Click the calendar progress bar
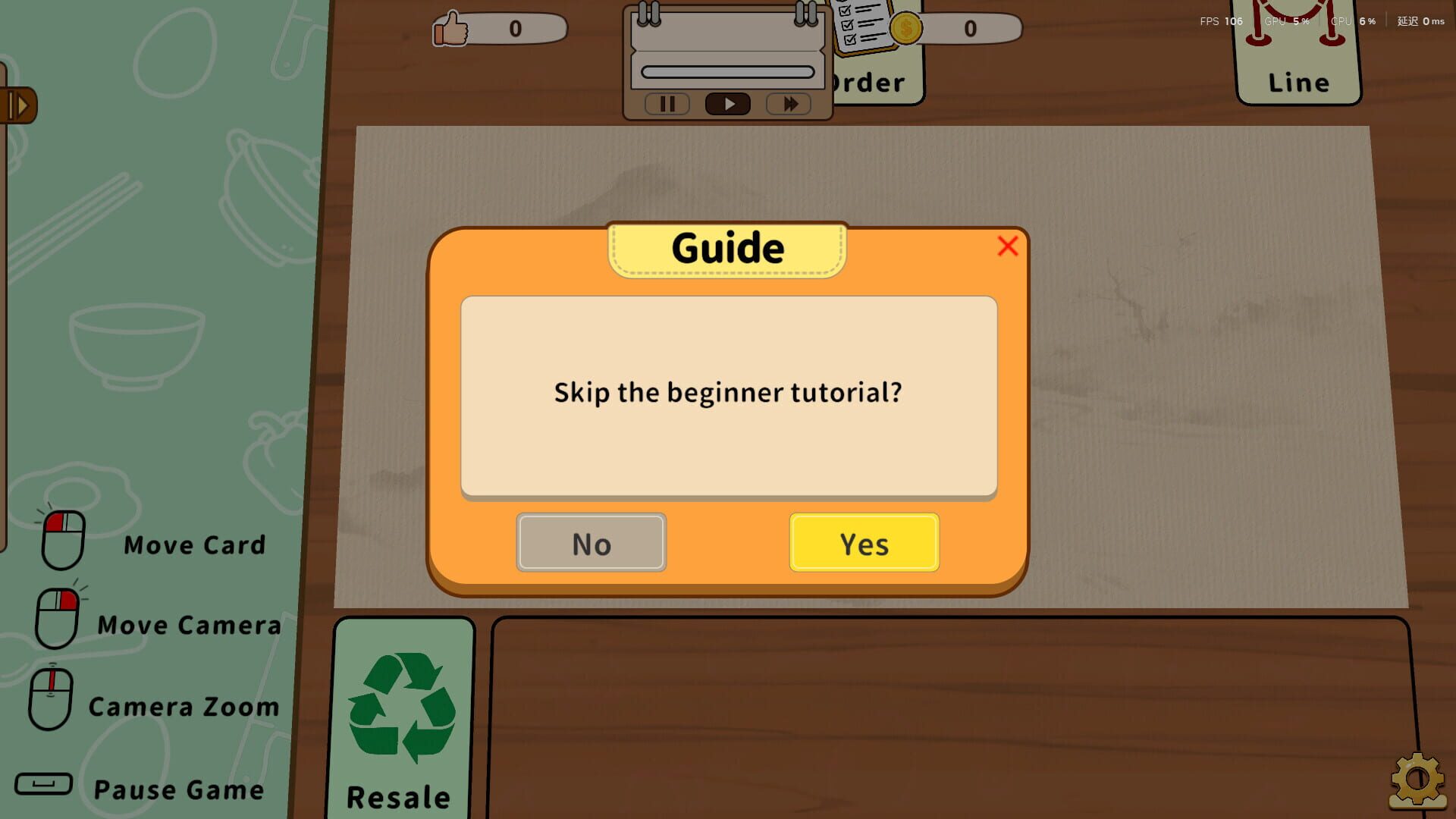Viewport: 1456px width, 819px height. (x=726, y=70)
